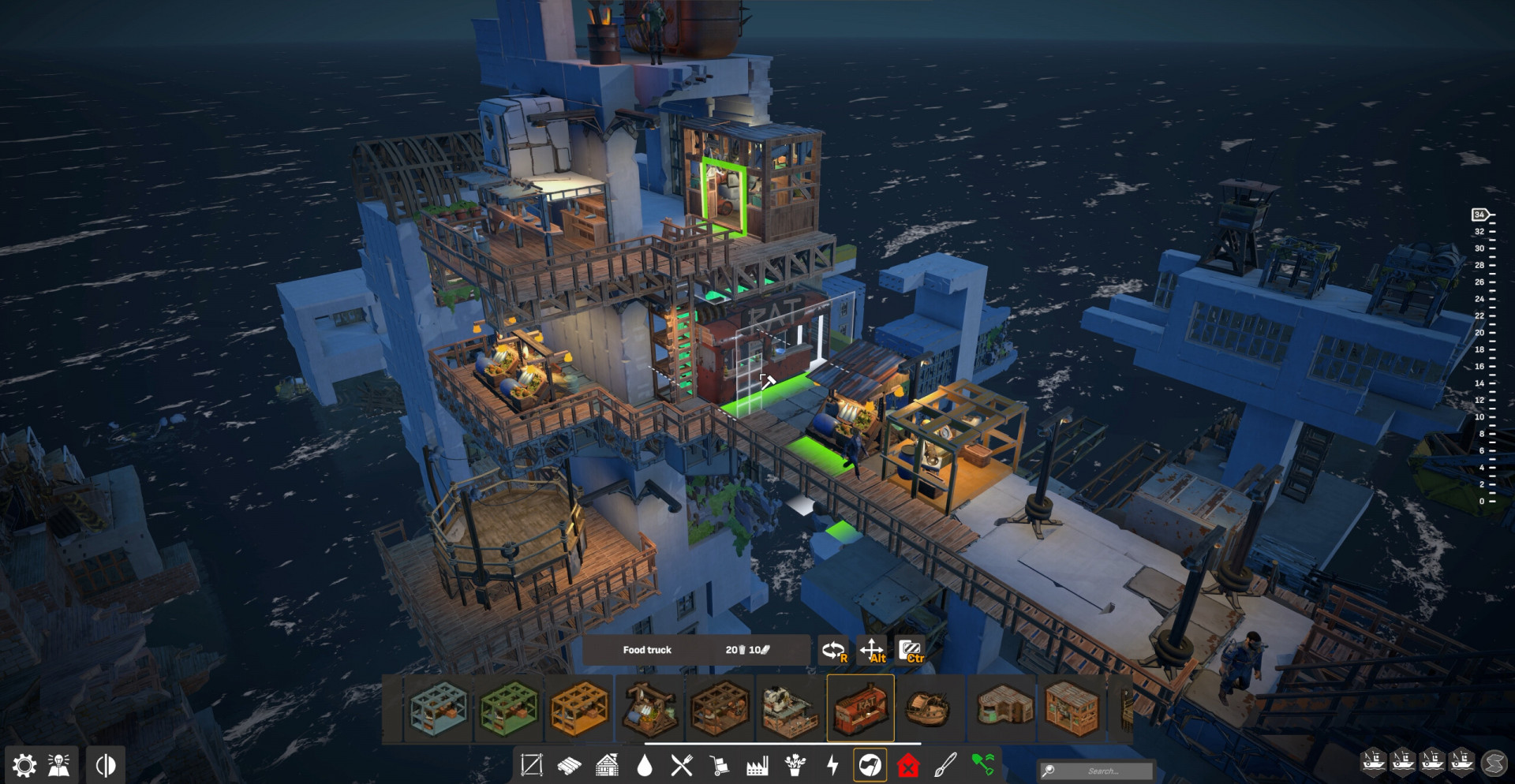Select the wooden boat building
This screenshot has width=1515, height=784.
coord(930,707)
